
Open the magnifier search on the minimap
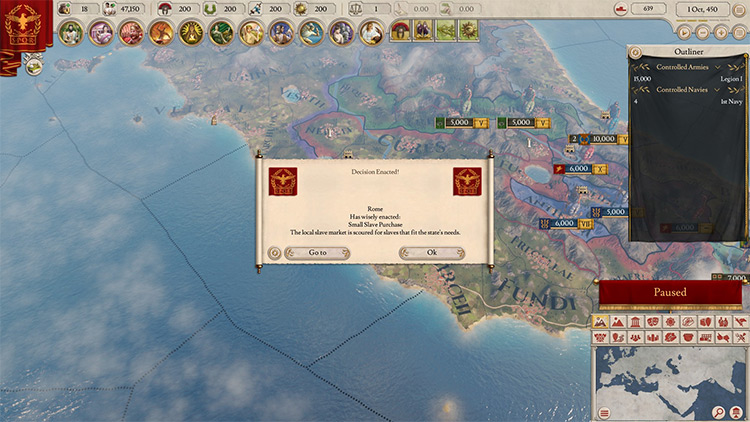(x=719, y=412)
